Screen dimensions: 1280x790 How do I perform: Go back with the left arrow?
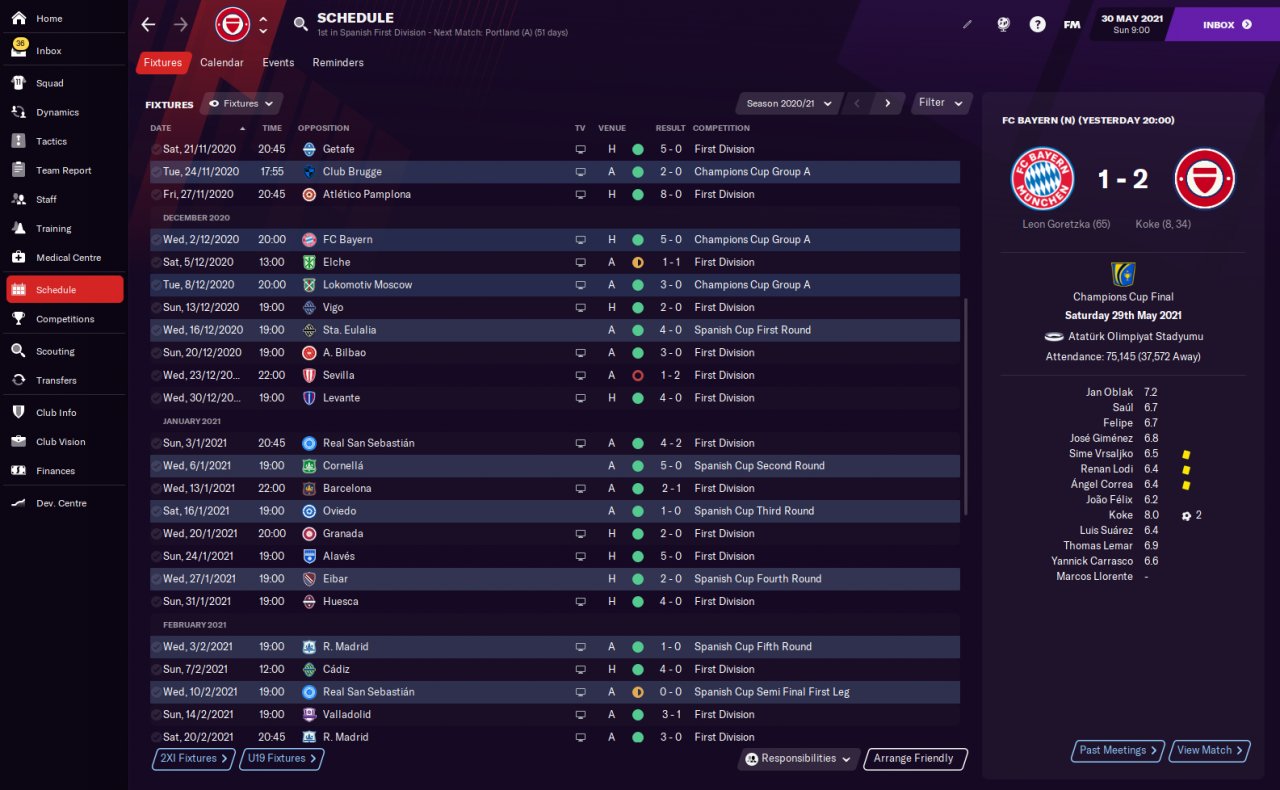tap(148, 24)
